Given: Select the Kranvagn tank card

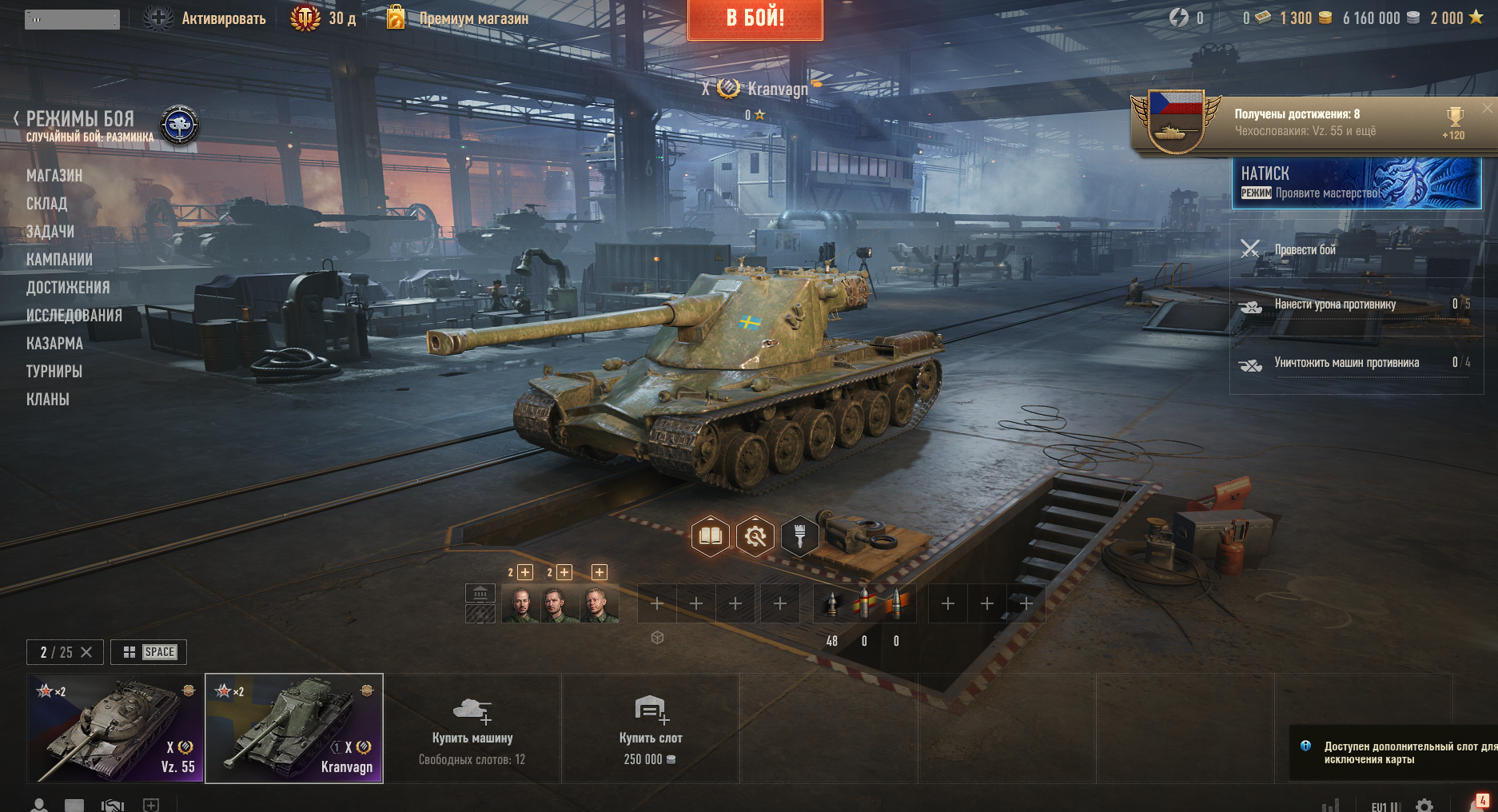Looking at the screenshot, I should (294, 728).
